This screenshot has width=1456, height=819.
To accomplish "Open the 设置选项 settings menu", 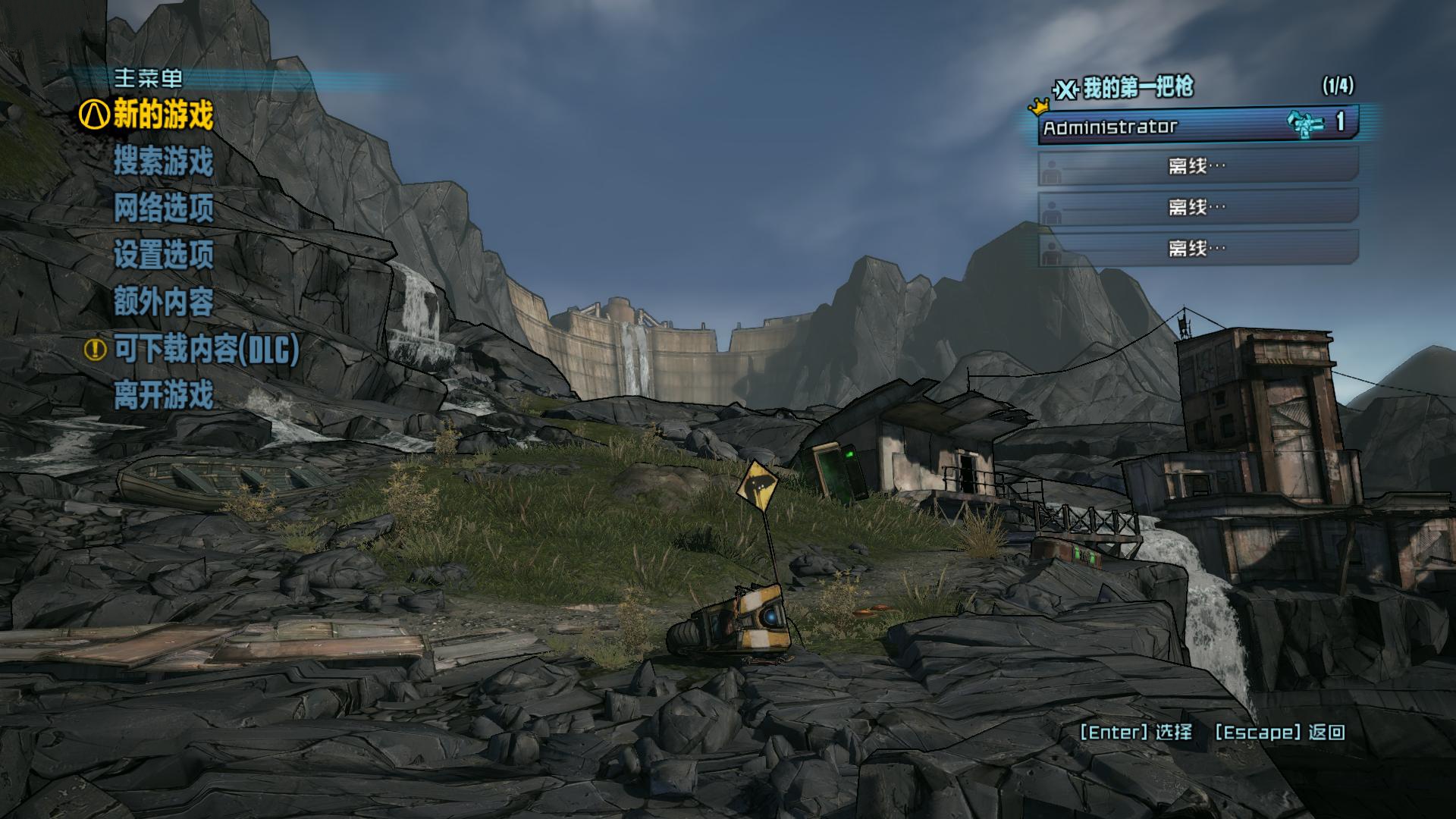I will (x=163, y=256).
